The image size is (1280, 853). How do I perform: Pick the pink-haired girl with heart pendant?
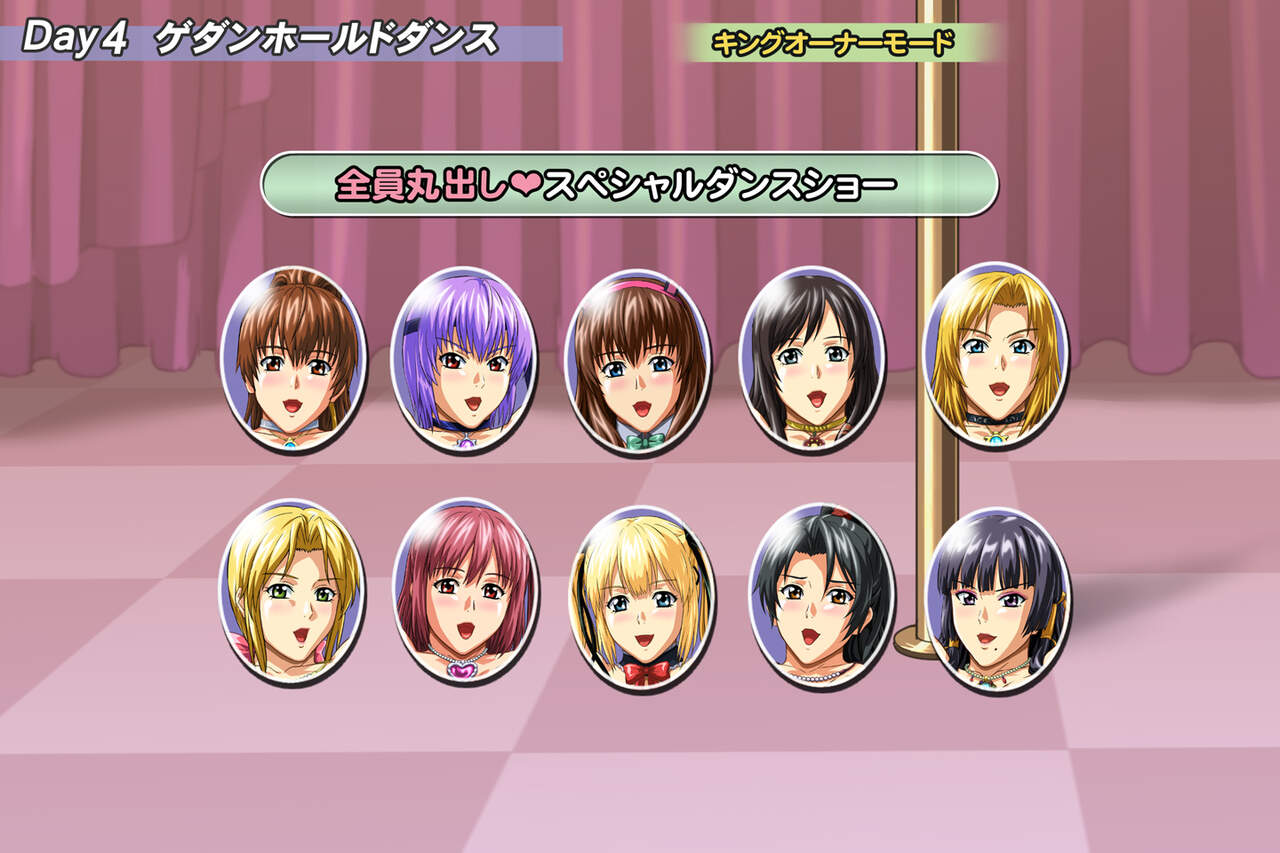pyautogui.click(x=465, y=592)
